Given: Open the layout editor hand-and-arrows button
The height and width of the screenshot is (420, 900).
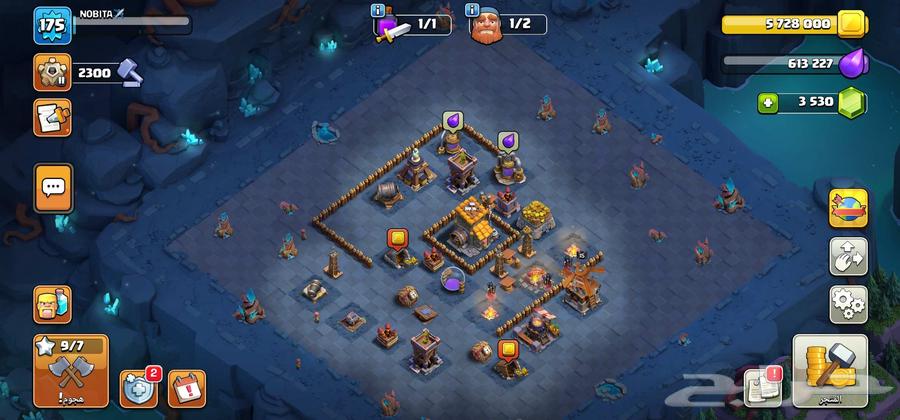Looking at the screenshot, I should point(848,256).
